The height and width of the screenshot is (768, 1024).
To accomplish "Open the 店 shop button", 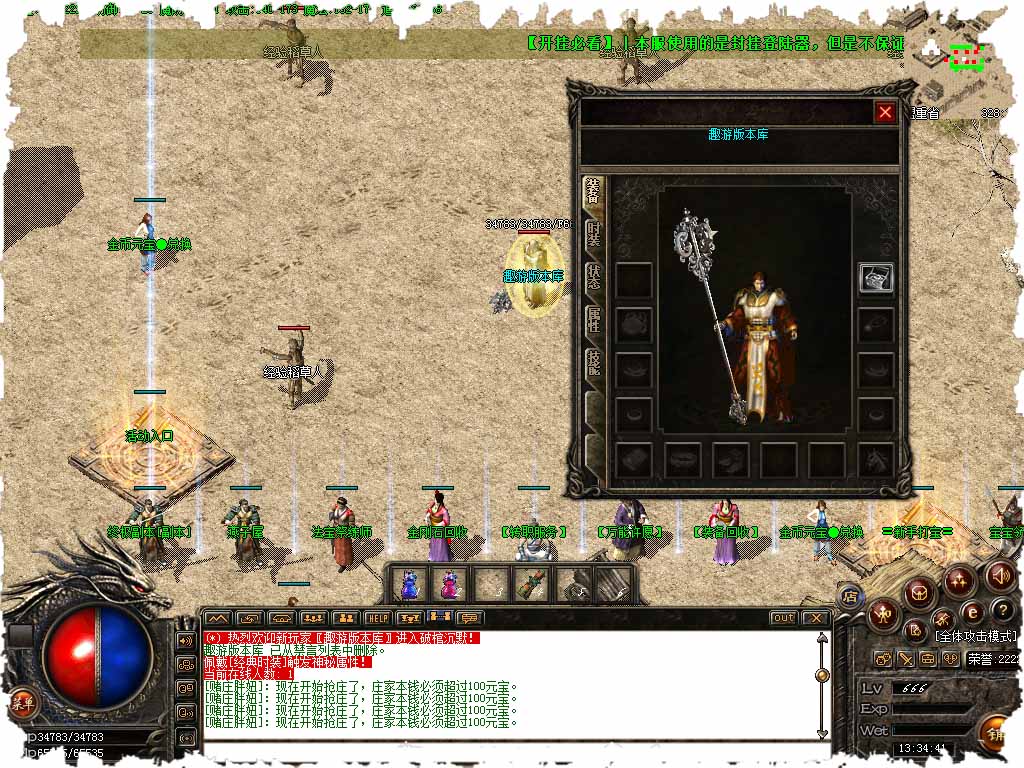I will click(850, 597).
